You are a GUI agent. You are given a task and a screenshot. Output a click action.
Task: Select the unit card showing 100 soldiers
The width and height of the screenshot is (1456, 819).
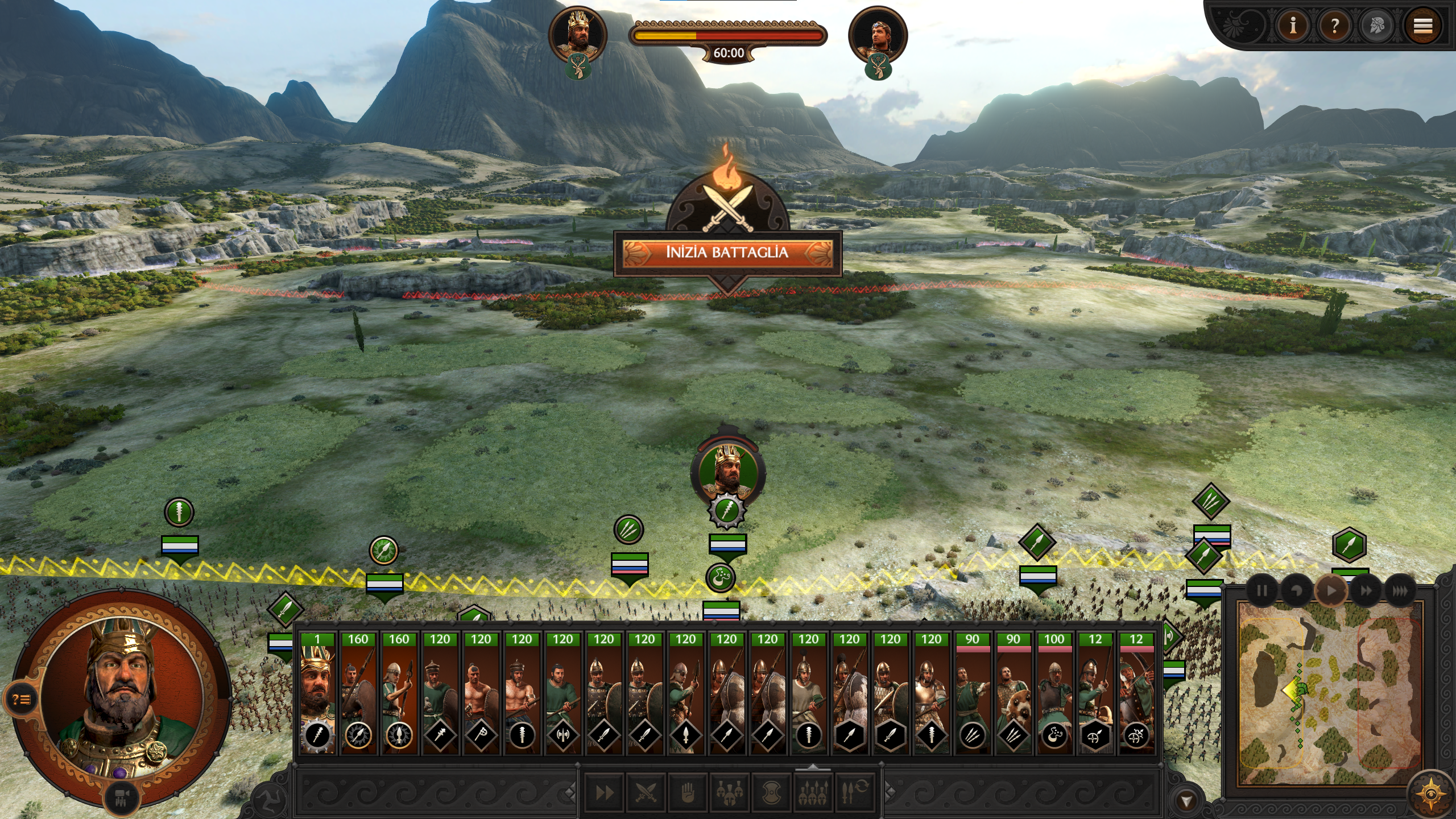coord(1054,692)
